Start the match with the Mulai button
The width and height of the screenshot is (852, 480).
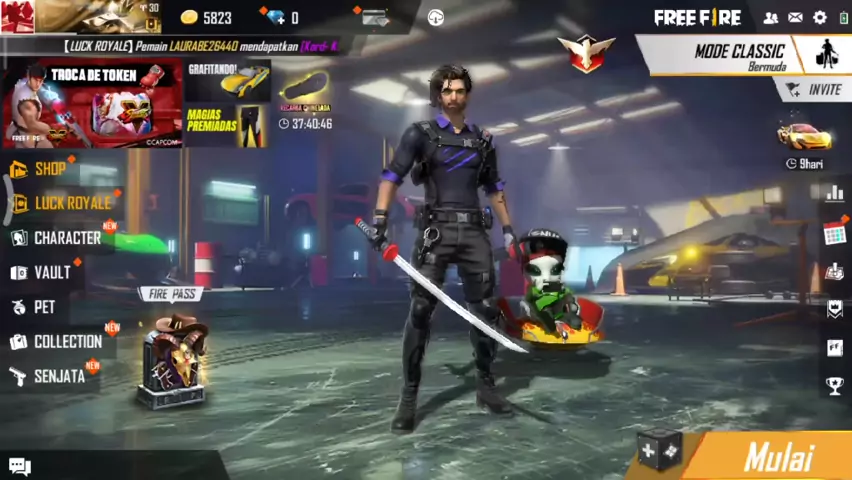(778, 457)
